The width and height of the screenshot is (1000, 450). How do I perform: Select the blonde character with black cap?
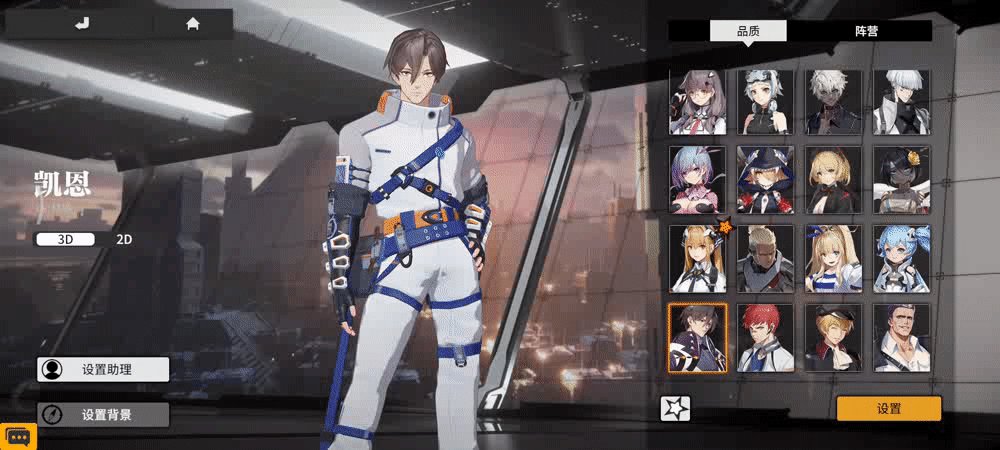(834, 337)
